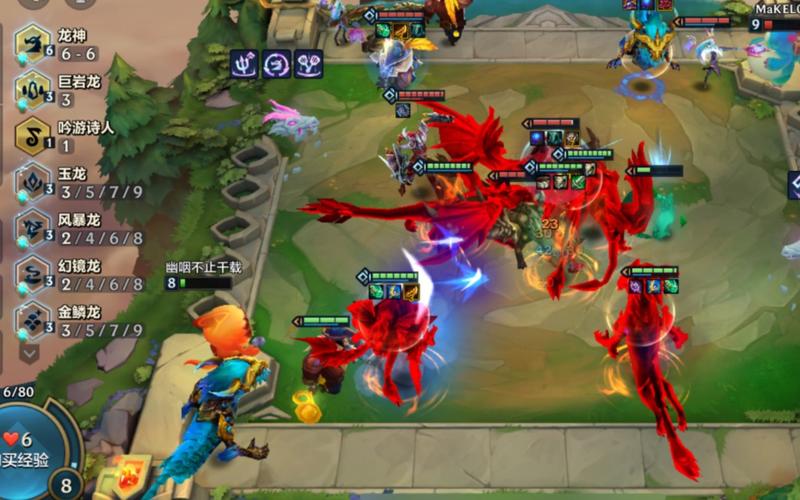The width and height of the screenshot is (800, 500).
Task: Open the 风暴龙 trait entry
Action: click(x=34, y=228)
